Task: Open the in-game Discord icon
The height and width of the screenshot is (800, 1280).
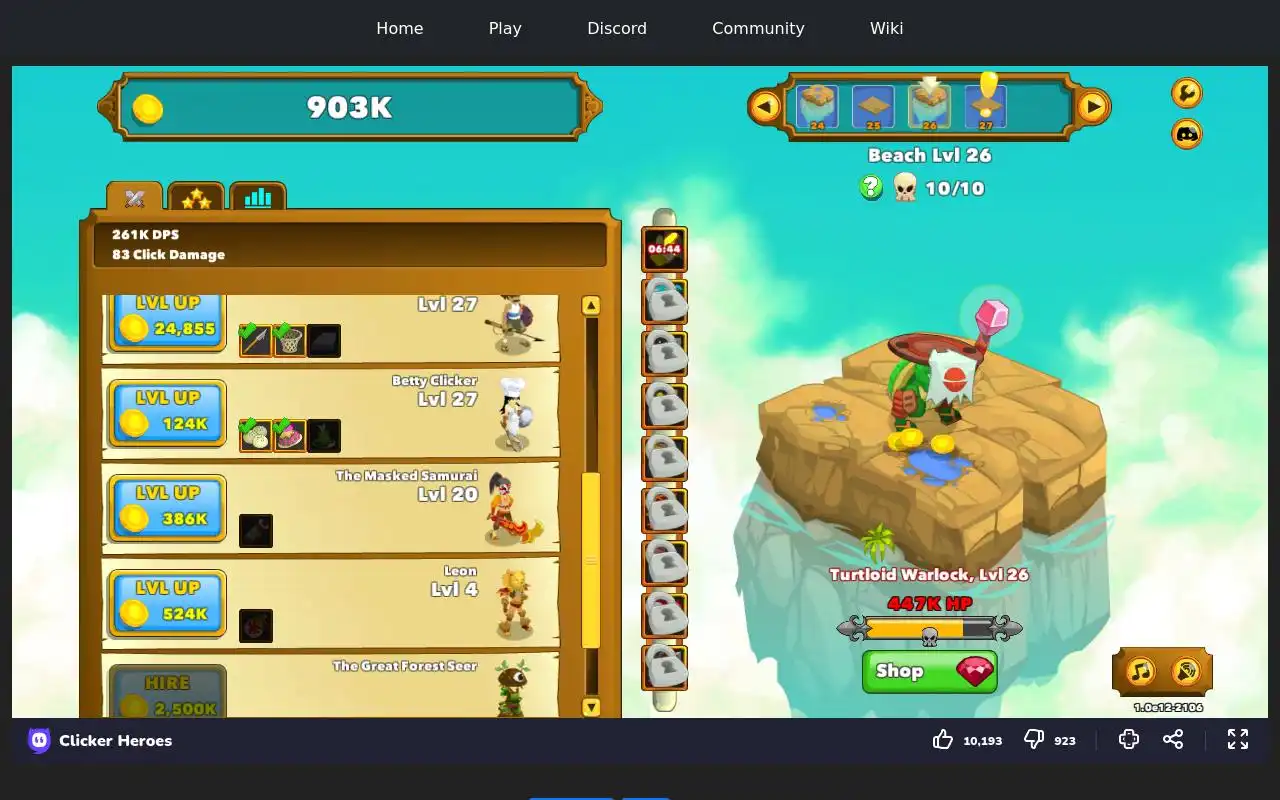Action: tap(1186, 134)
